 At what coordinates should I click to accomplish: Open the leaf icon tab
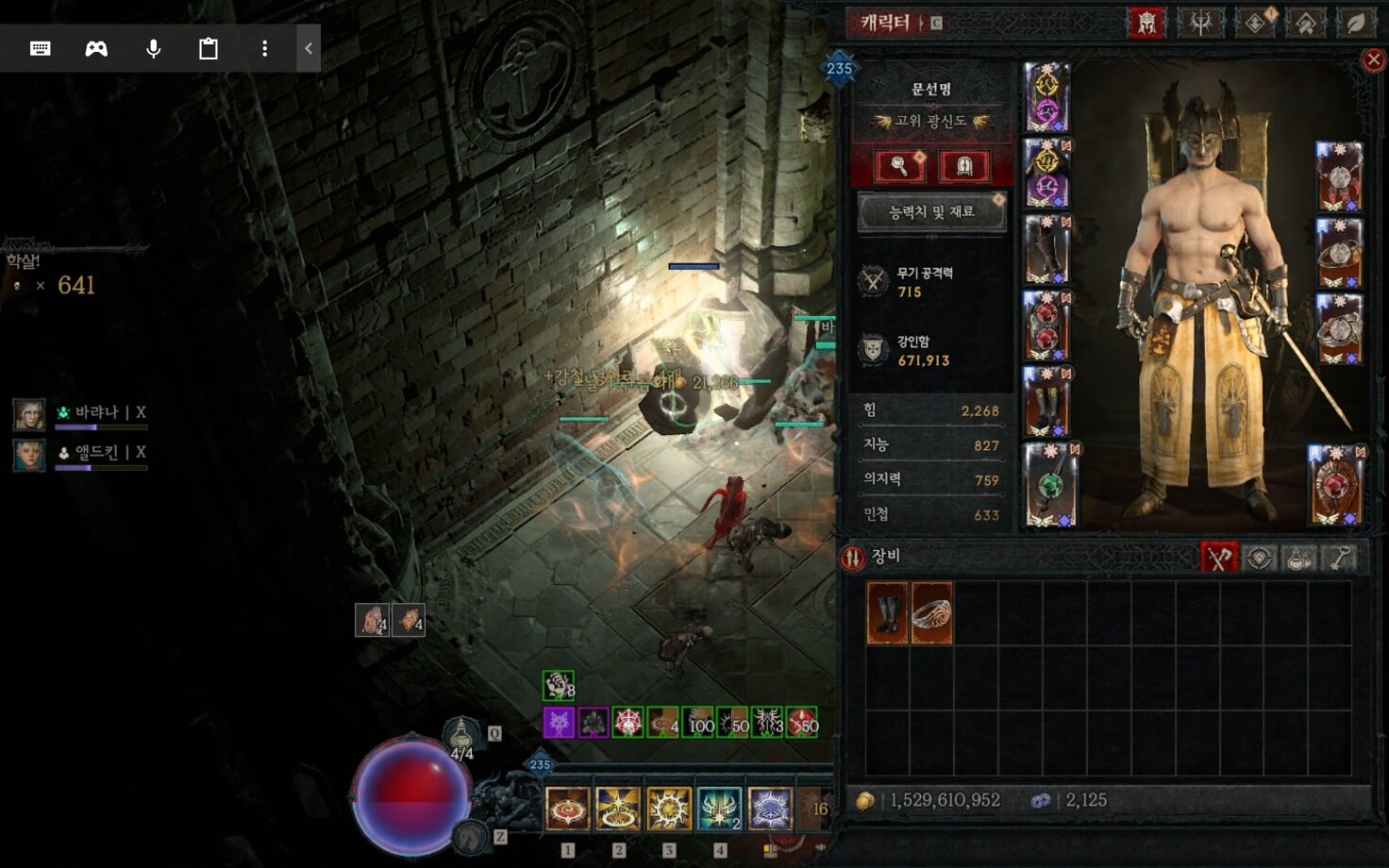[x=1355, y=23]
